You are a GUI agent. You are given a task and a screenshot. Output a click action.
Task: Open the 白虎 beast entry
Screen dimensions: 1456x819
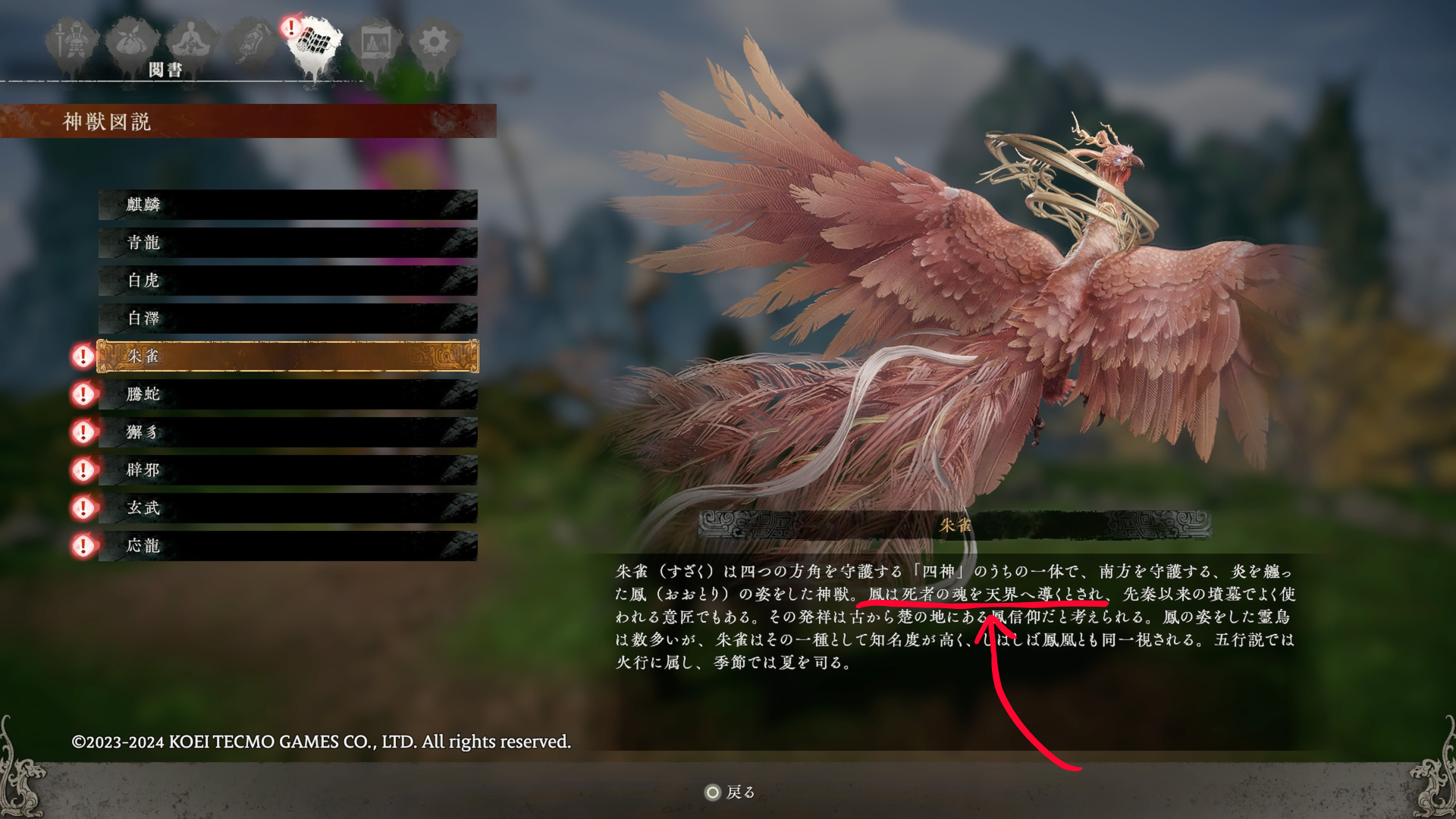tap(287, 281)
